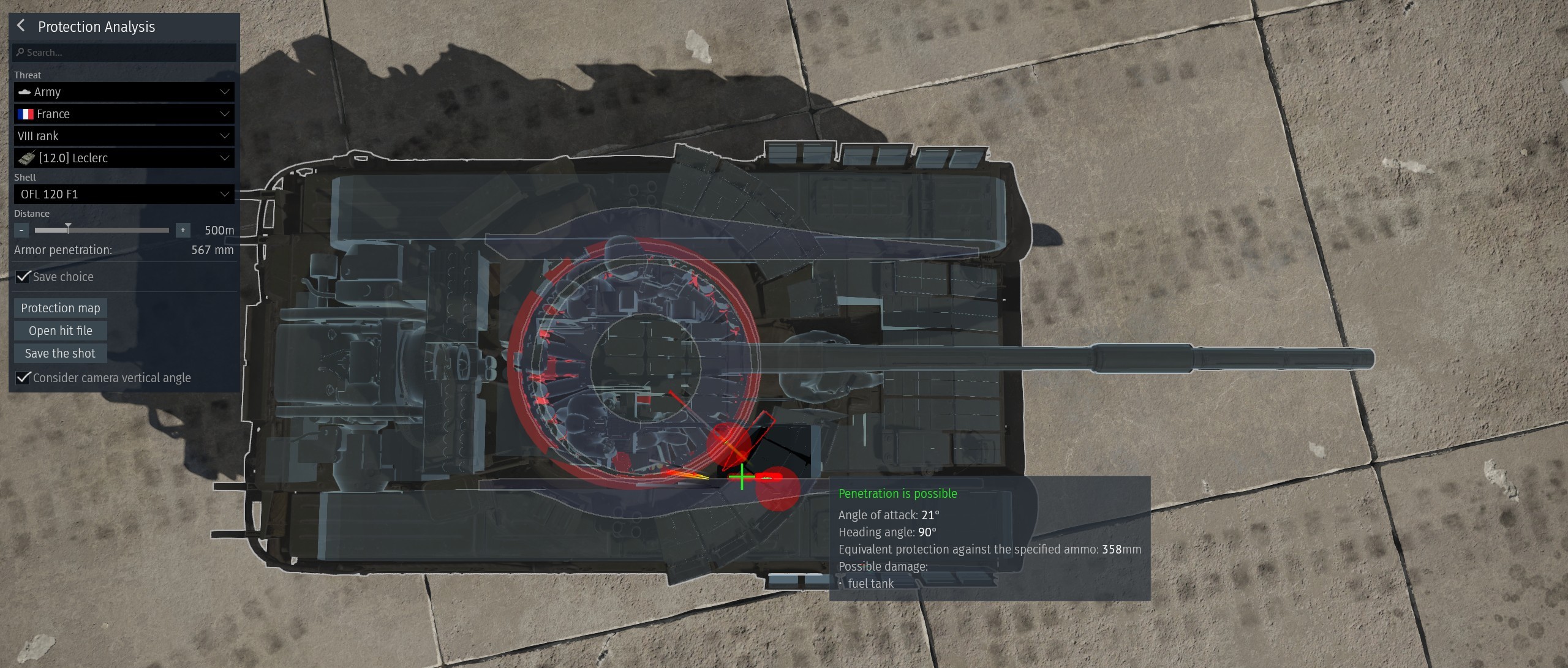This screenshot has width=1568, height=668.
Task: Expand the VIII rank dropdown
Action: [124, 136]
